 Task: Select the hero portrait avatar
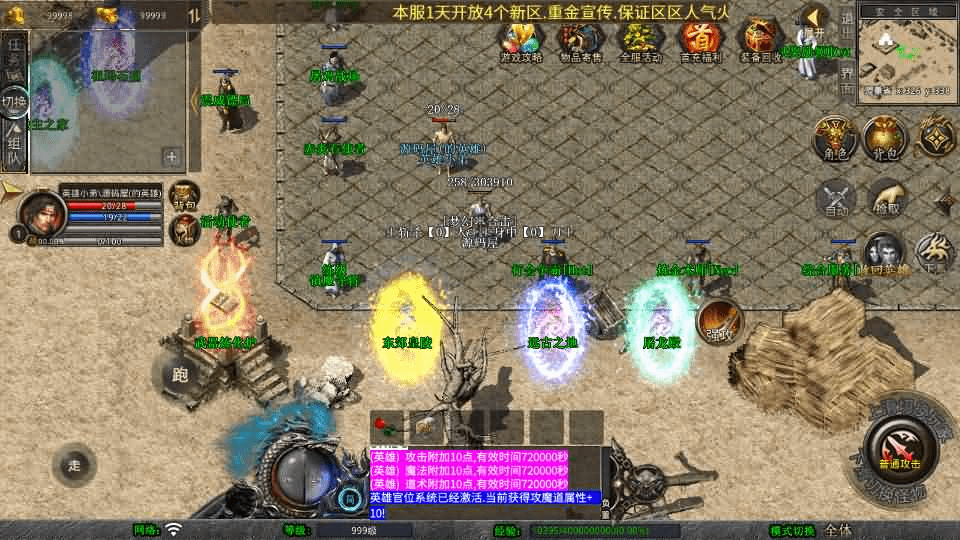click(39, 212)
